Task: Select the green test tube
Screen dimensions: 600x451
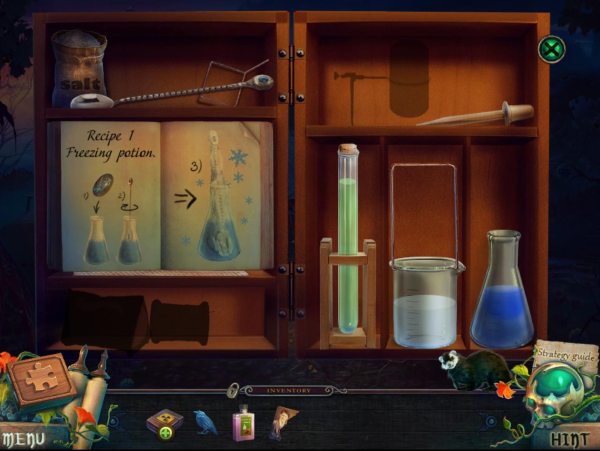Action: tap(347, 240)
